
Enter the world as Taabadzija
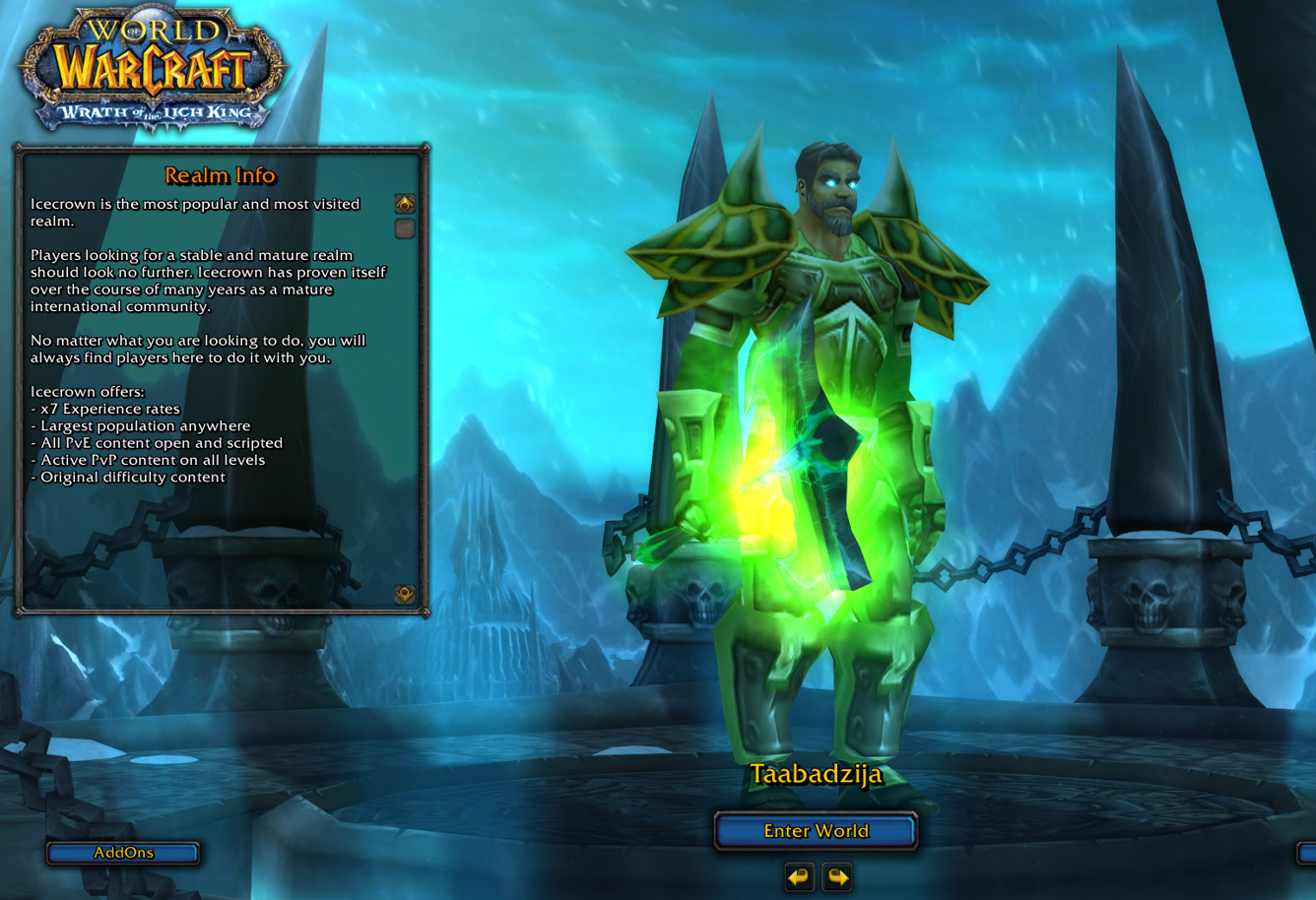pos(816,831)
